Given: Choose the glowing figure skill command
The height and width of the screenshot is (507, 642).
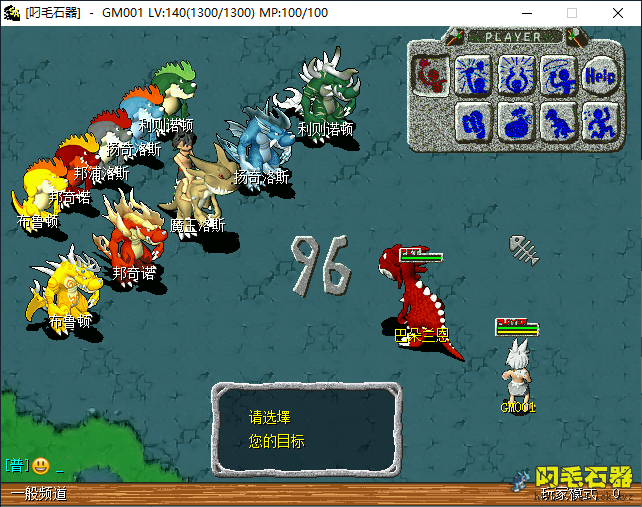Looking at the screenshot, I should [516, 73].
